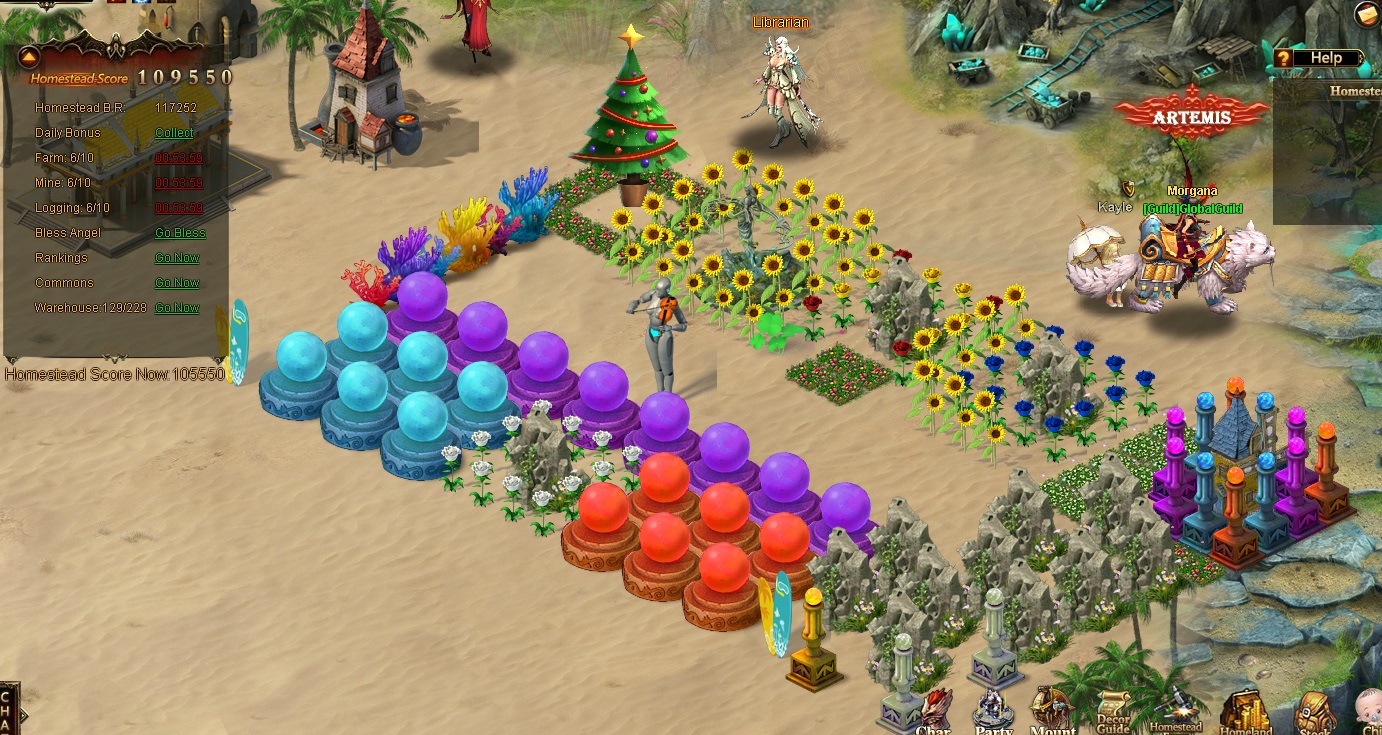This screenshot has height=735, width=1382.
Task: Collect the Daily Bonus
Action: [x=174, y=133]
